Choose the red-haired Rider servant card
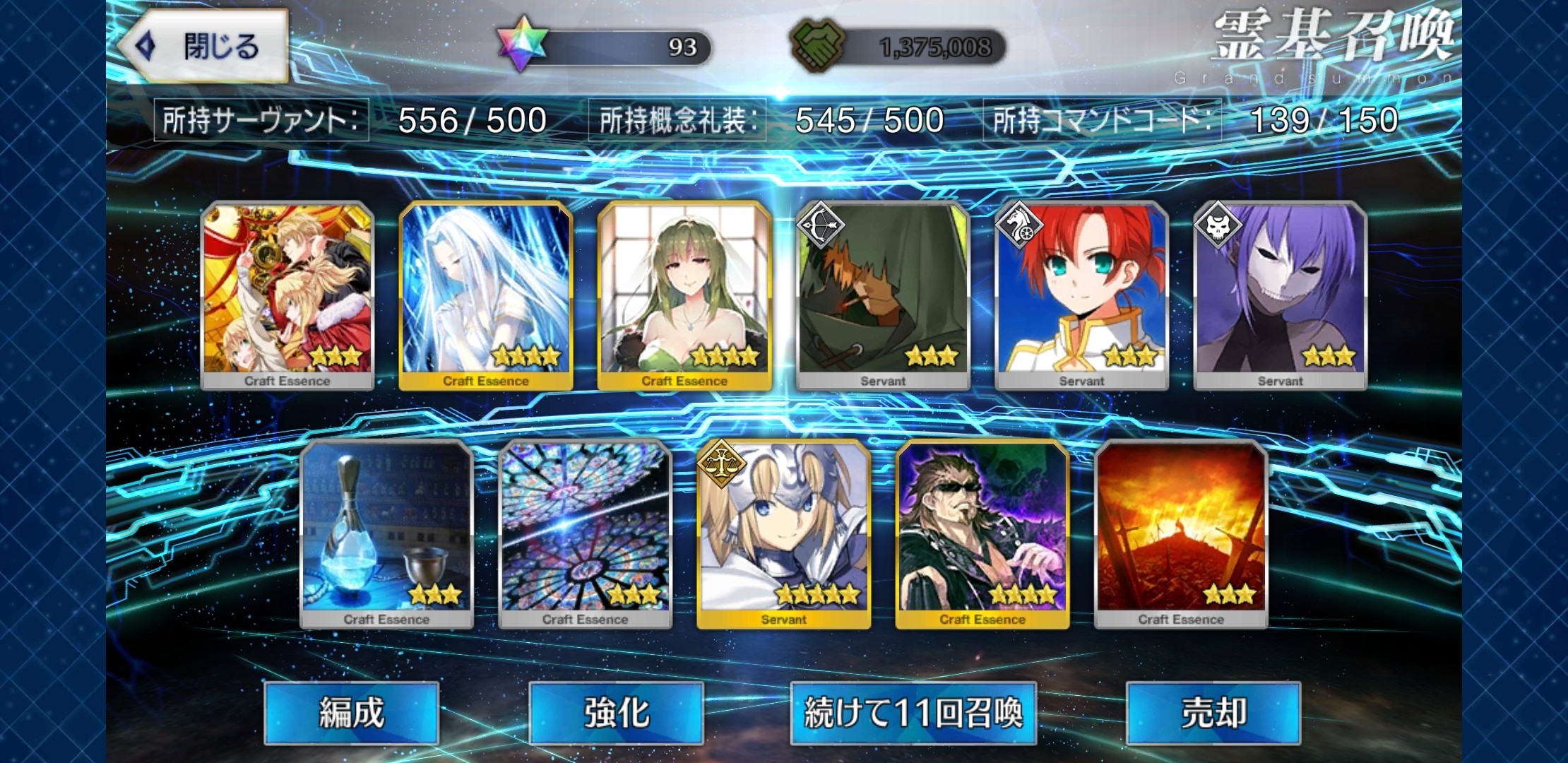Image resolution: width=1568 pixels, height=763 pixels. pyautogui.click(x=1081, y=294)
